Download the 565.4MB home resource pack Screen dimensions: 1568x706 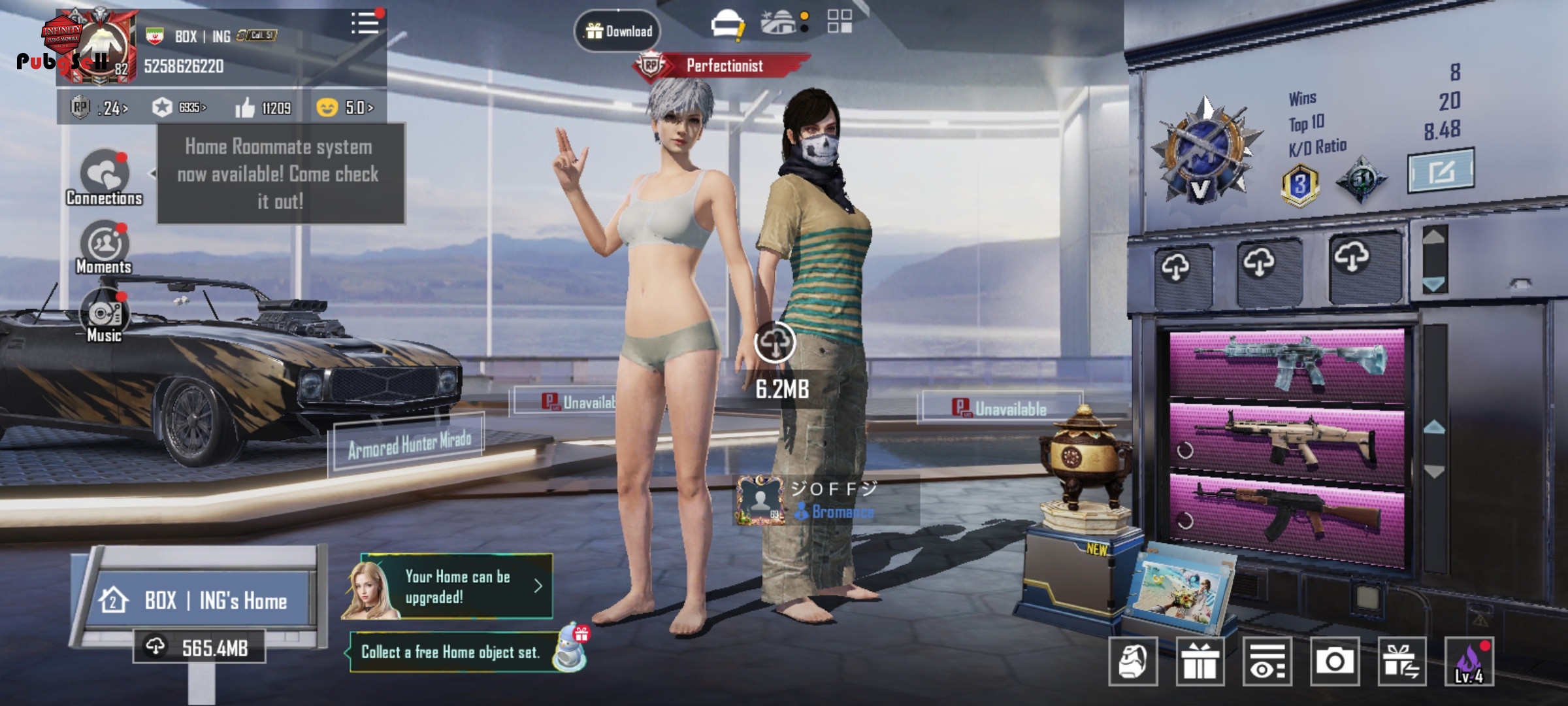point(199,647)
